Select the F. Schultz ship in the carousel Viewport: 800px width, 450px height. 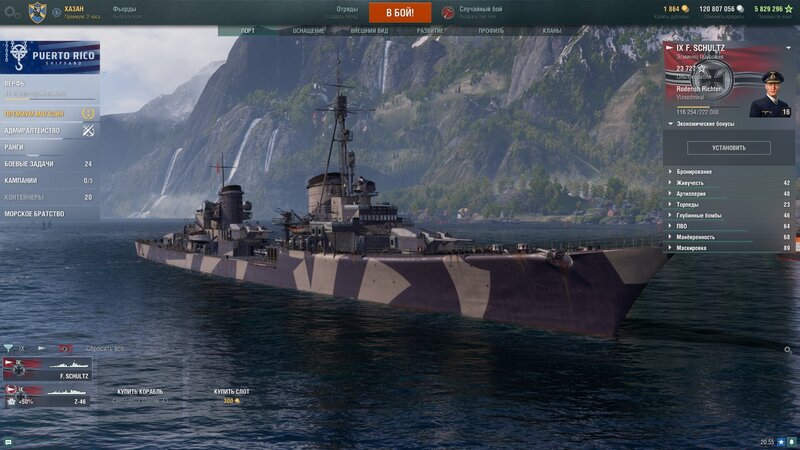[x=48, y=370]
